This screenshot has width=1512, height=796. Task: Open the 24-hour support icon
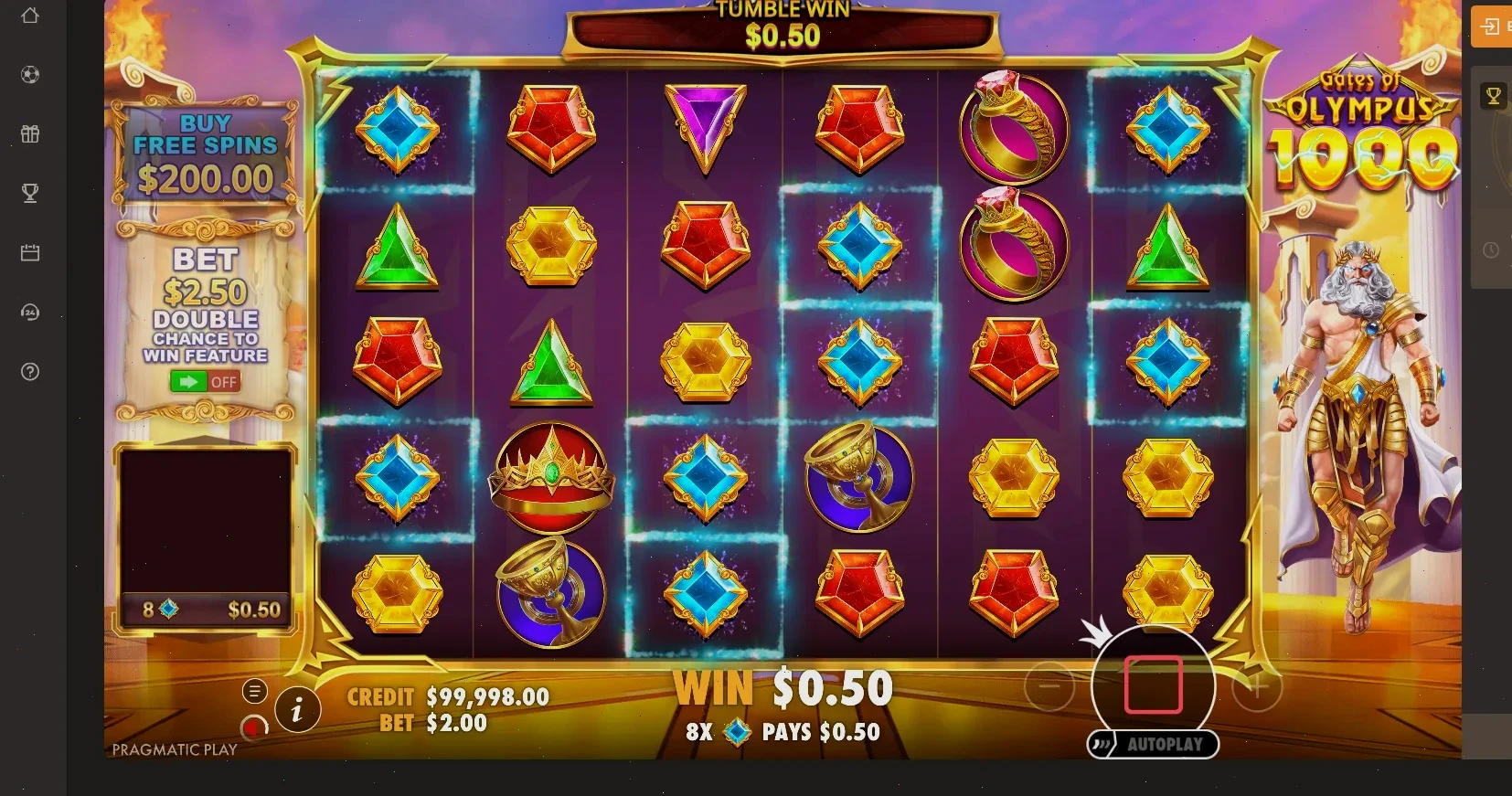30,313
